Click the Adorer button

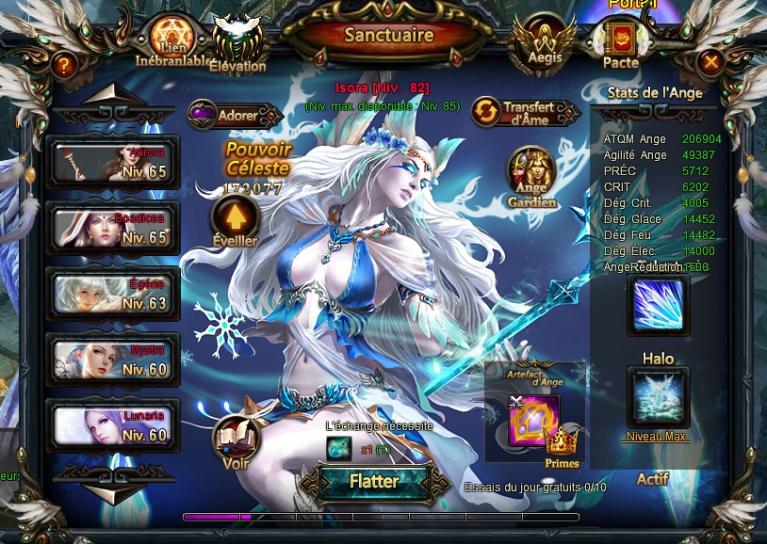(234, 114)
